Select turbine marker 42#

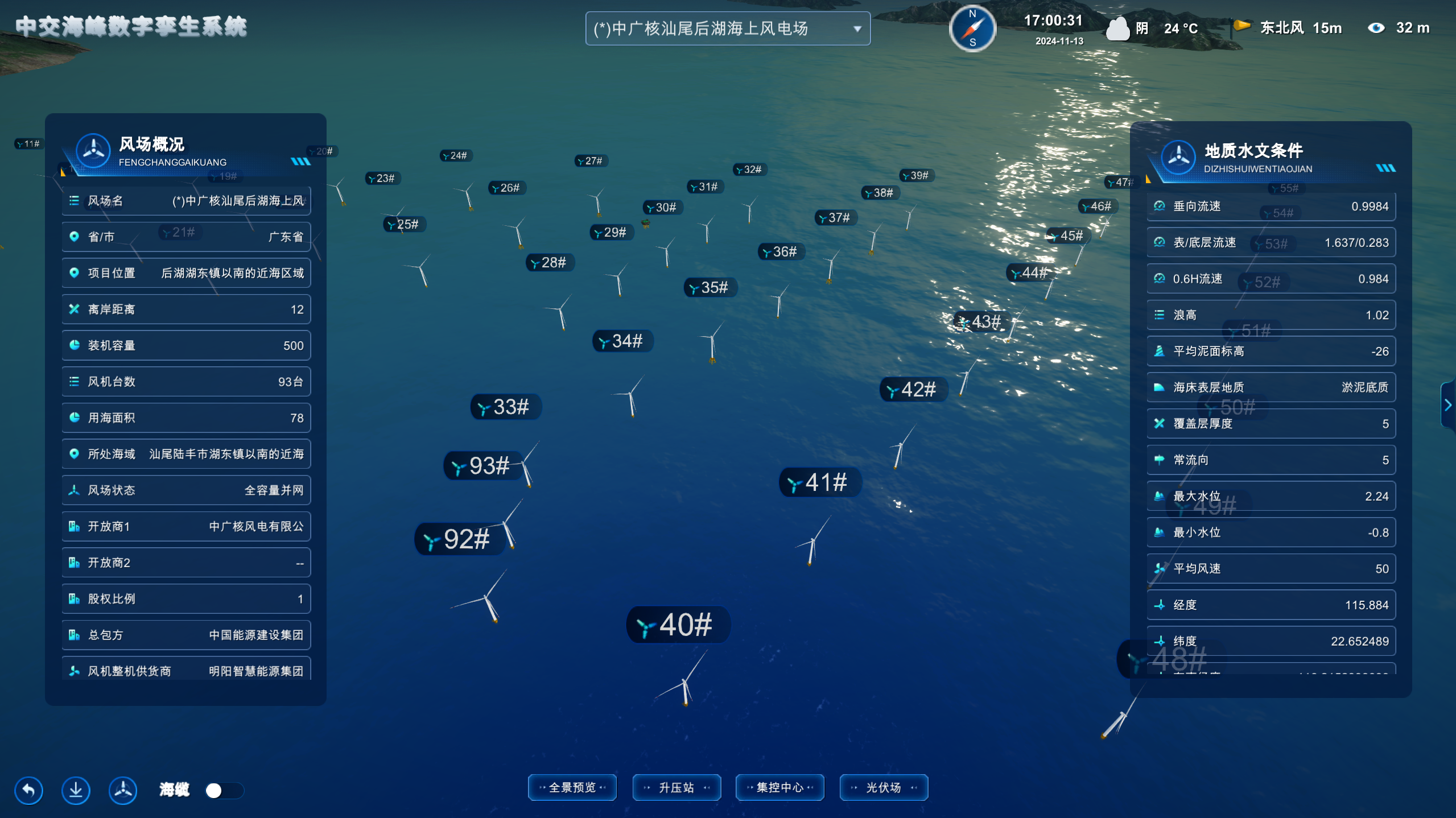(913, 390)
